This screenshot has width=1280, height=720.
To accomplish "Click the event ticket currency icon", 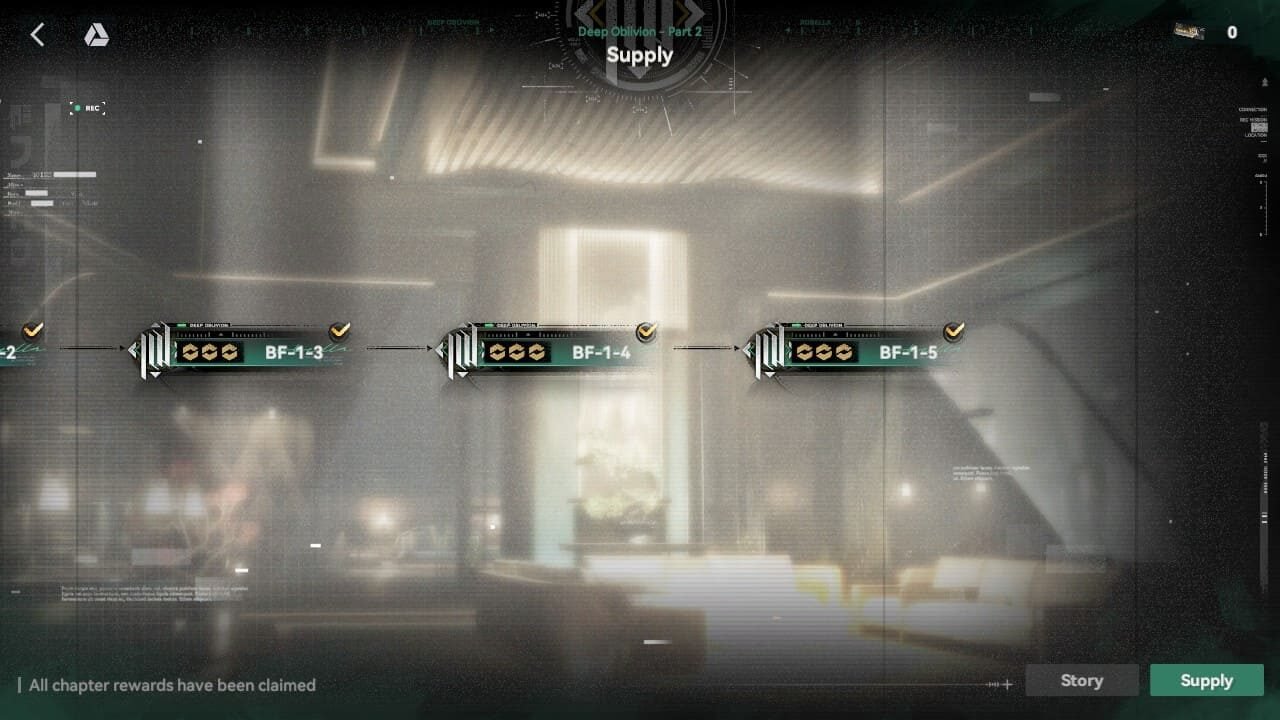I will [1189, 32].
